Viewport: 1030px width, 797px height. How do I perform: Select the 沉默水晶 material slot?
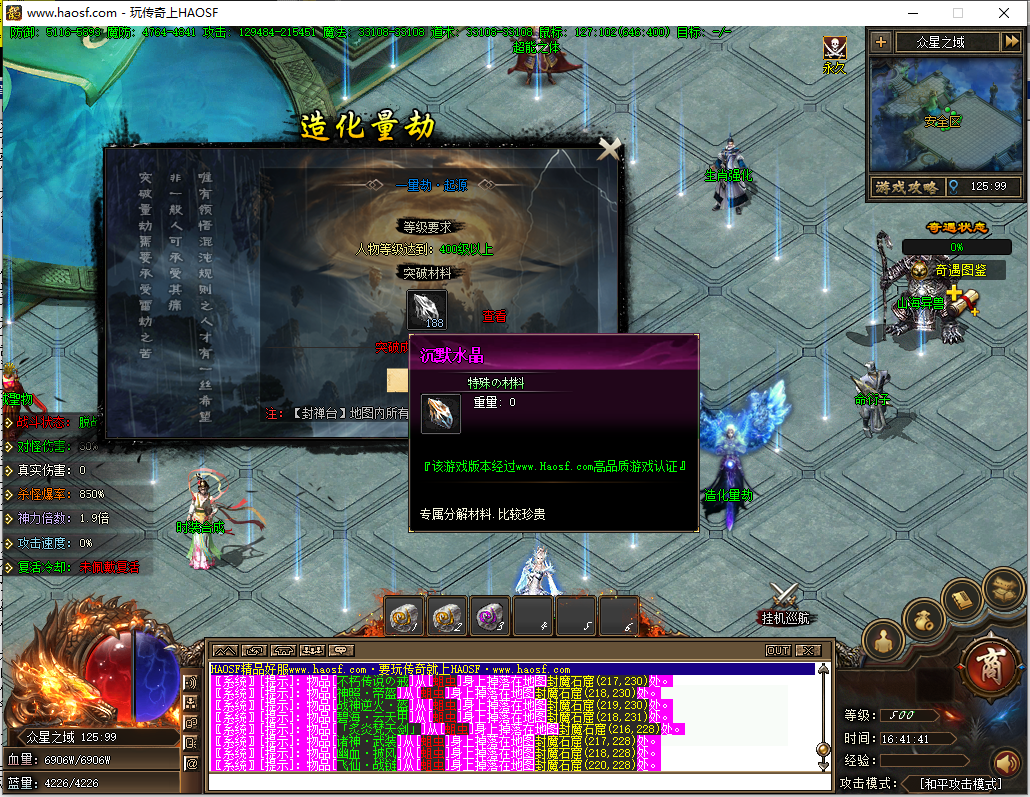pos(427,309)
